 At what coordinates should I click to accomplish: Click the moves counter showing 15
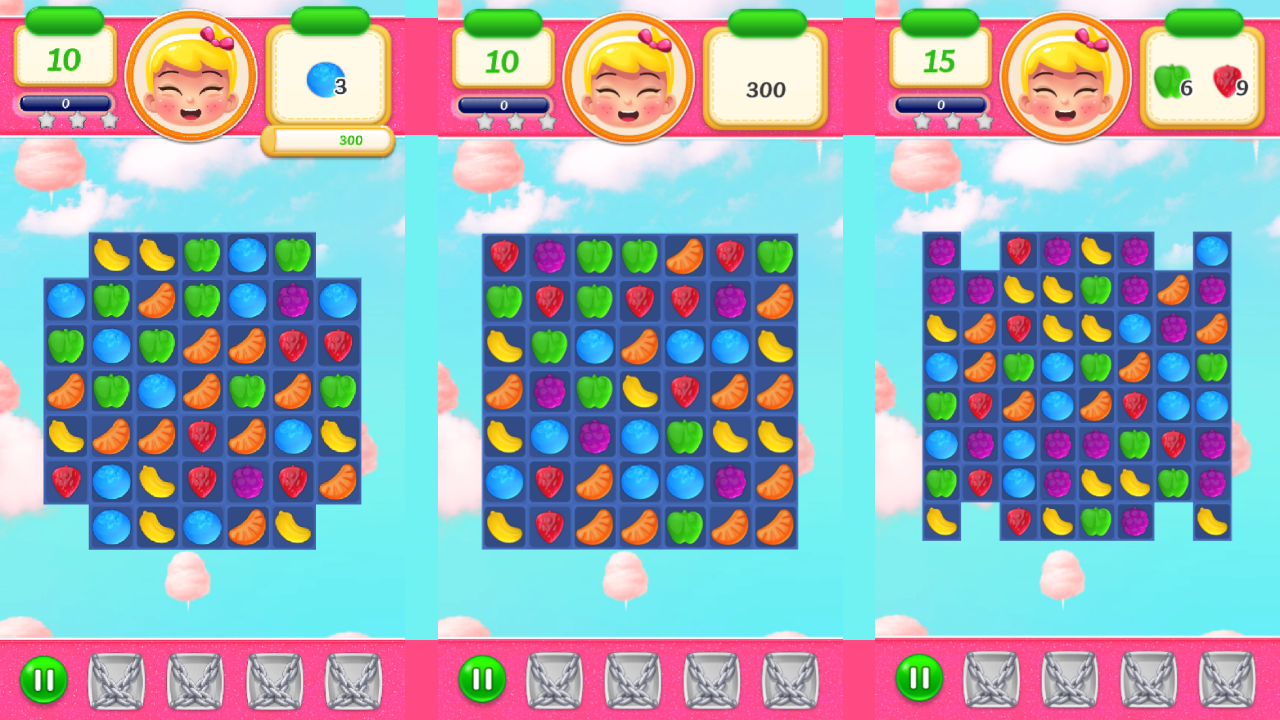[940, 62]
